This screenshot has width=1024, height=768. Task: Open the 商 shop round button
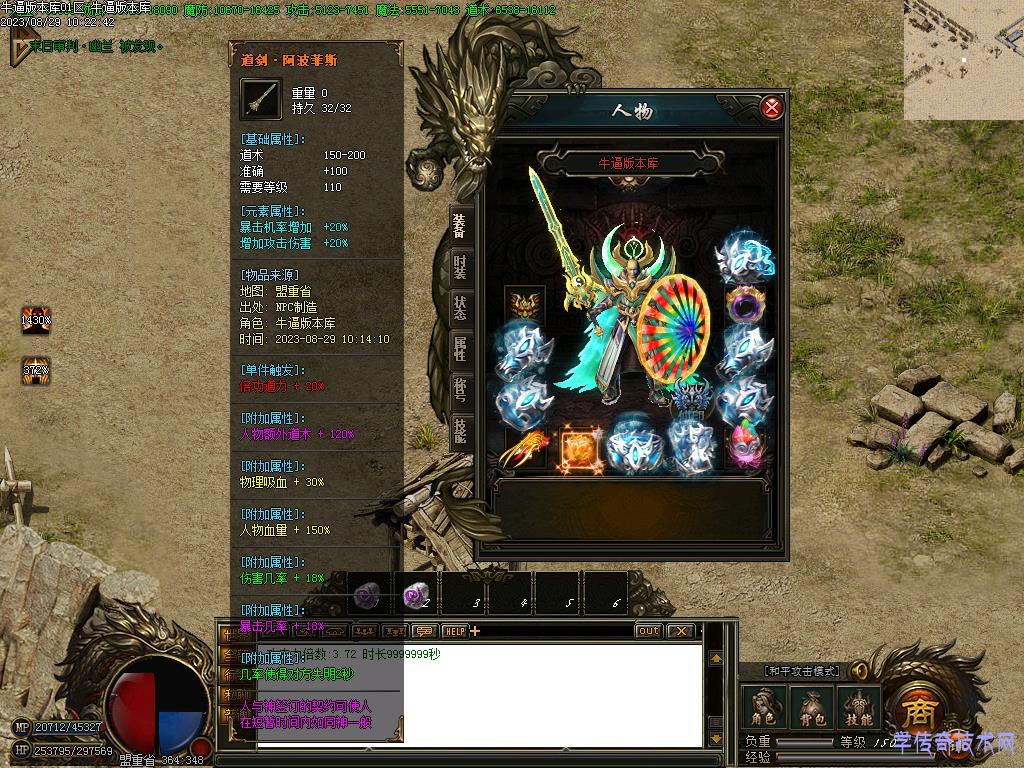916,711
